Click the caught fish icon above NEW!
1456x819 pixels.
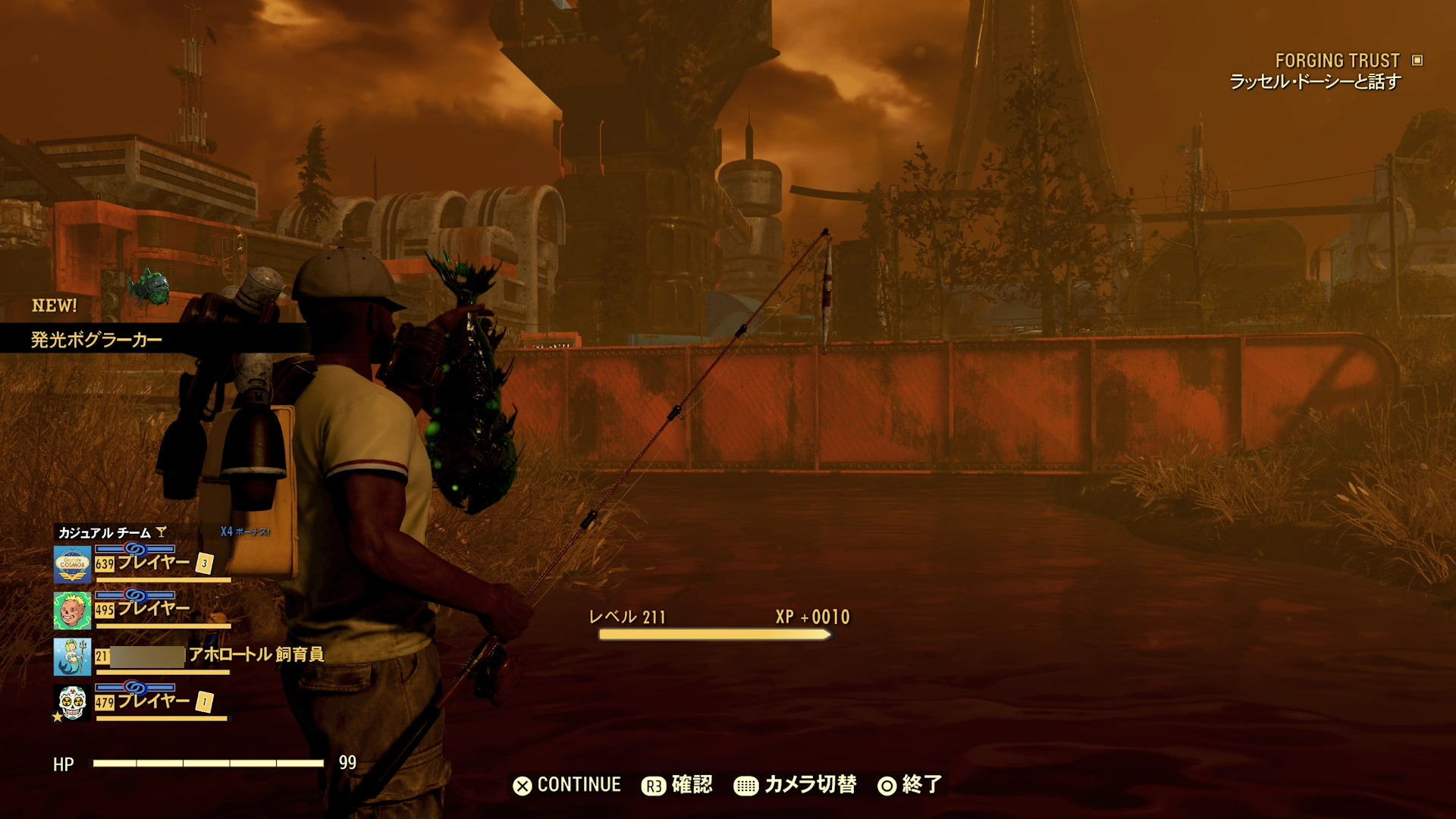(149, 286)
